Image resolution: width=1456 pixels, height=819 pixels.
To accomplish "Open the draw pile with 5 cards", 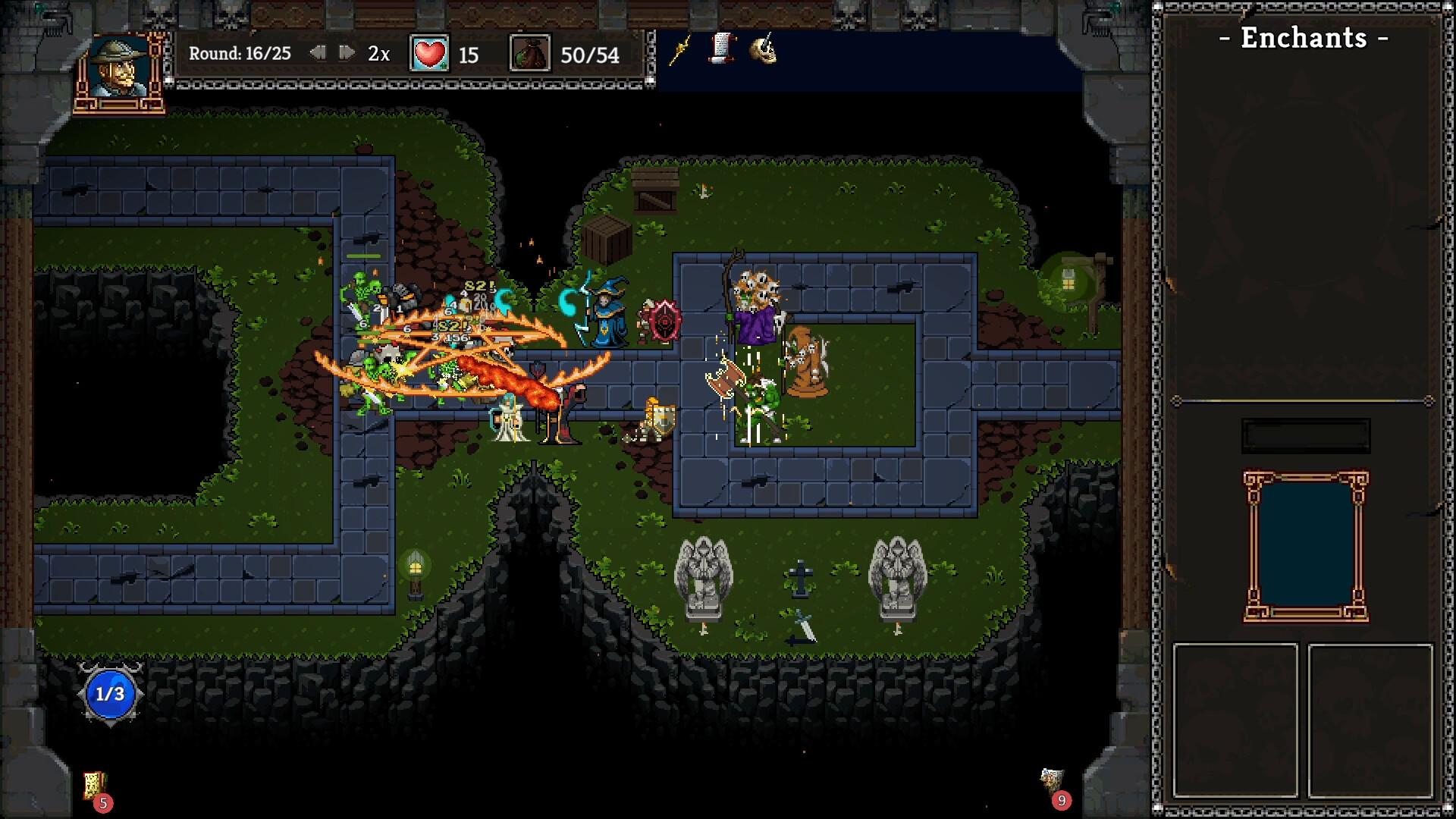I will tap(95, 786).
